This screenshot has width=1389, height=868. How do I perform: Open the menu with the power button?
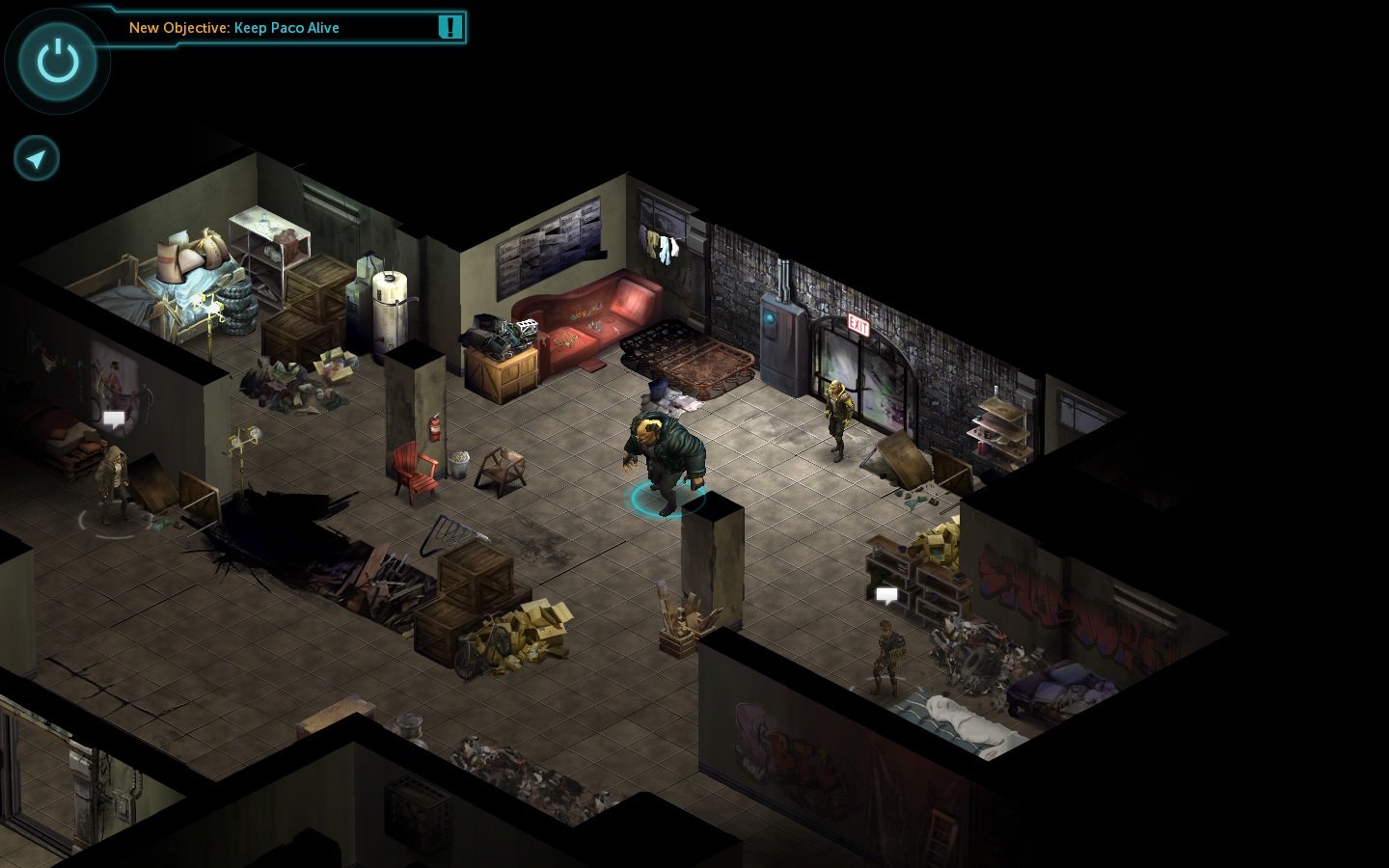58,62
